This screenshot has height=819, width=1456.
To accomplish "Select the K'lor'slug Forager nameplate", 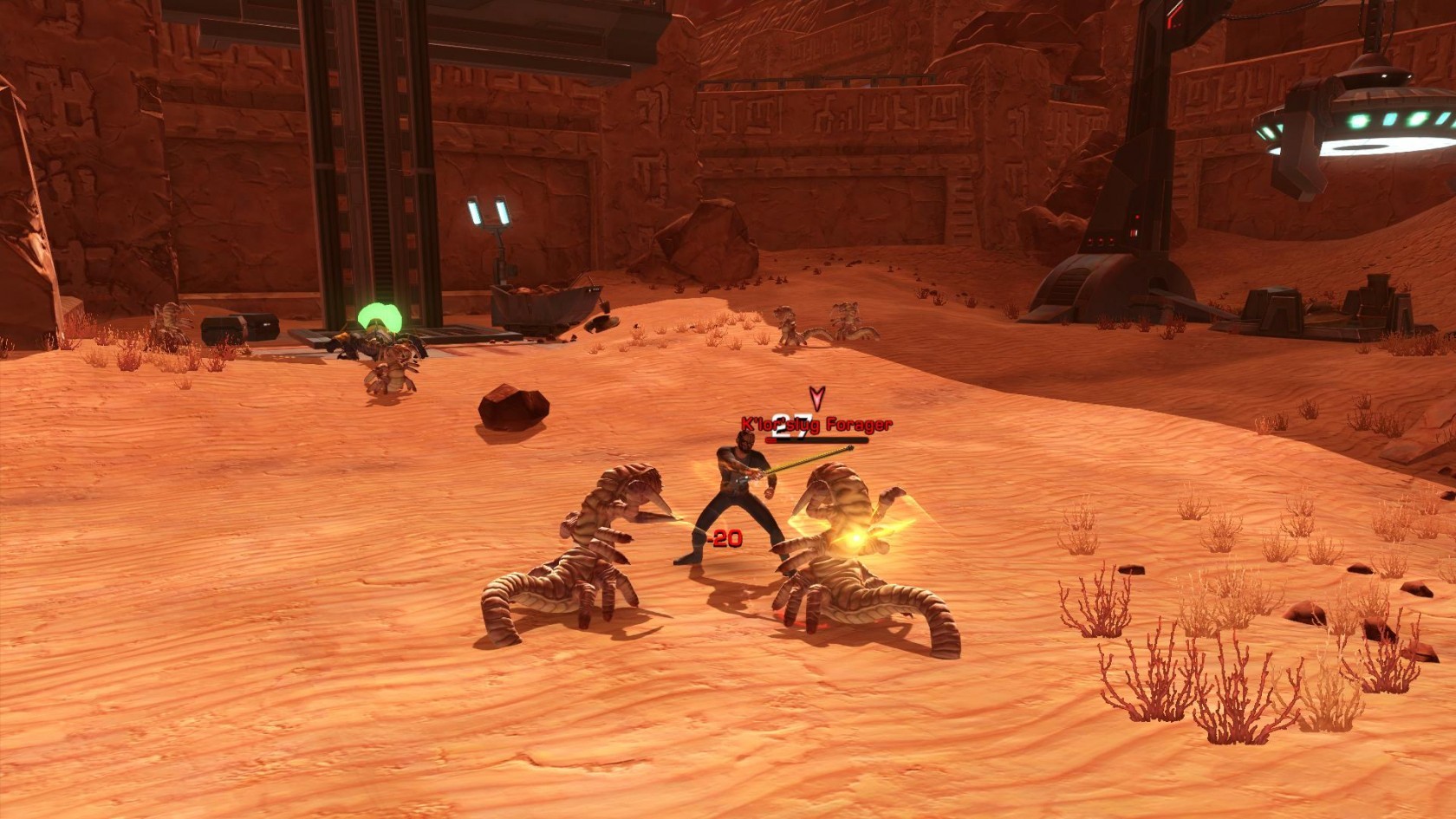I will click(x=816, y=425).
